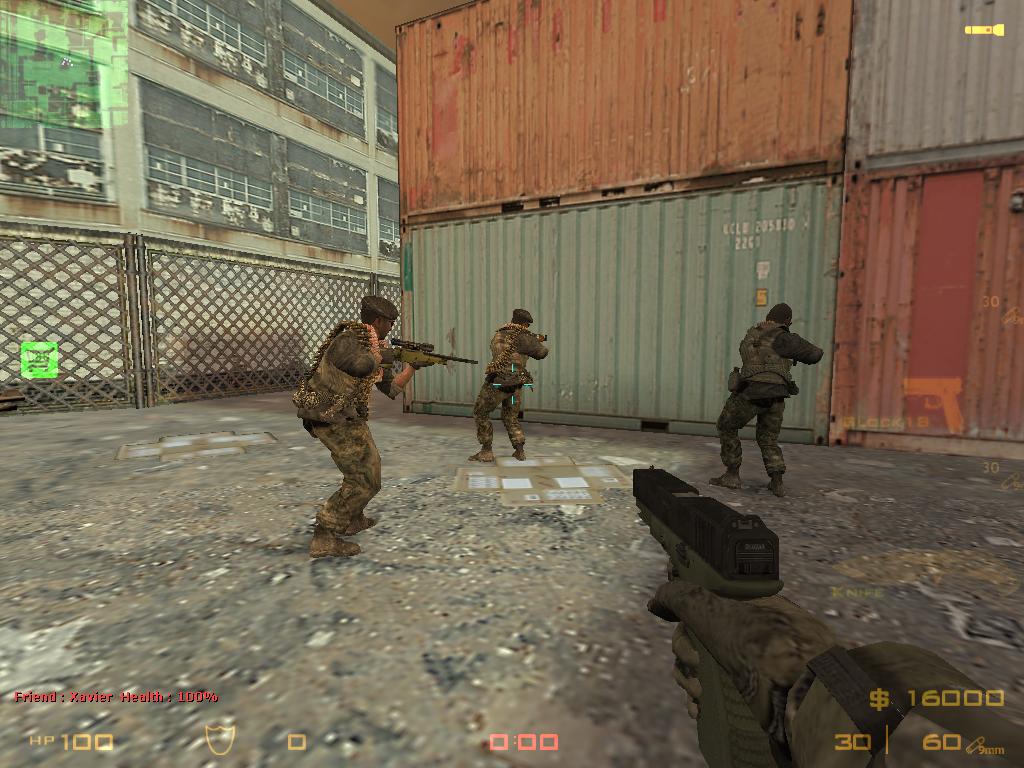Open the green buy zone cart icon
Screen dimensions: 1024x768
coord(39,359)
